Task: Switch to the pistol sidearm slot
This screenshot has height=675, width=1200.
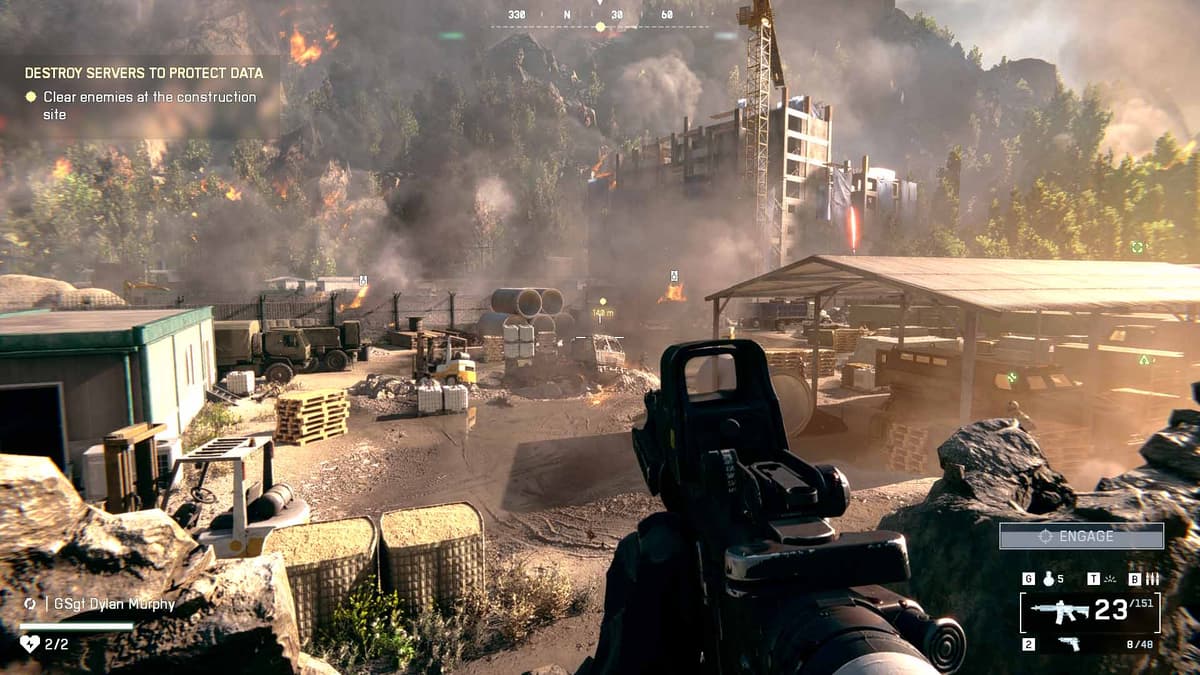Action: point(1068,644)
